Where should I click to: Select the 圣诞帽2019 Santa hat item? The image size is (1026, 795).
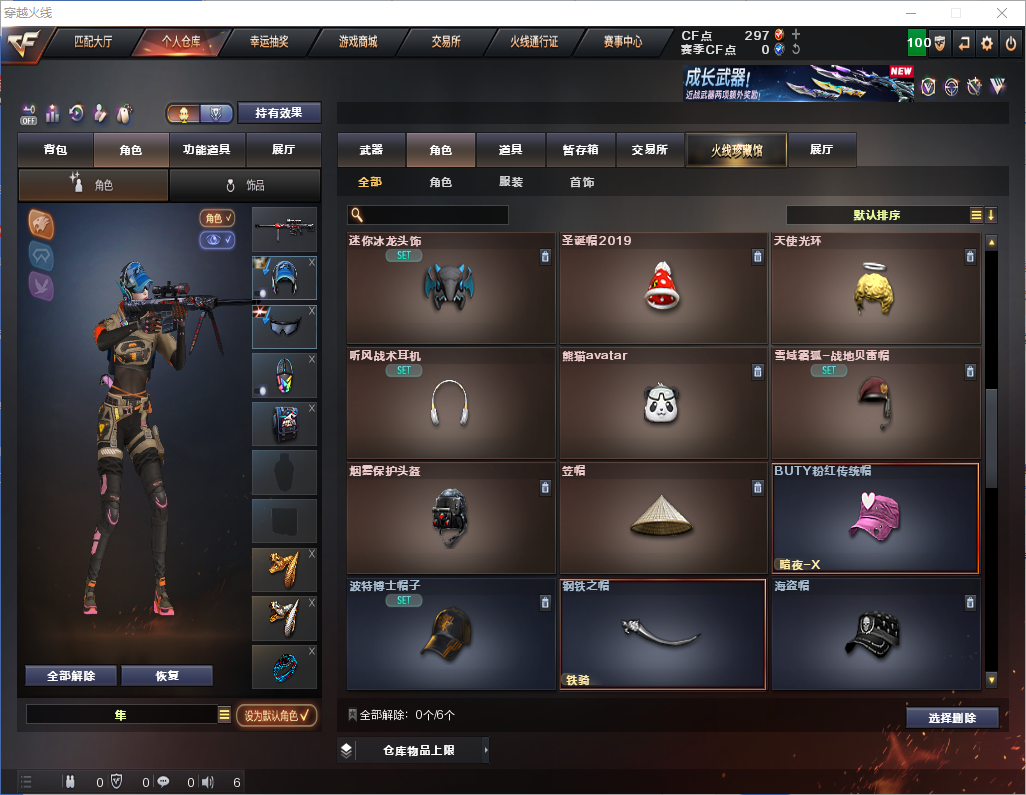pyautogui.click(x=663, y=288)
